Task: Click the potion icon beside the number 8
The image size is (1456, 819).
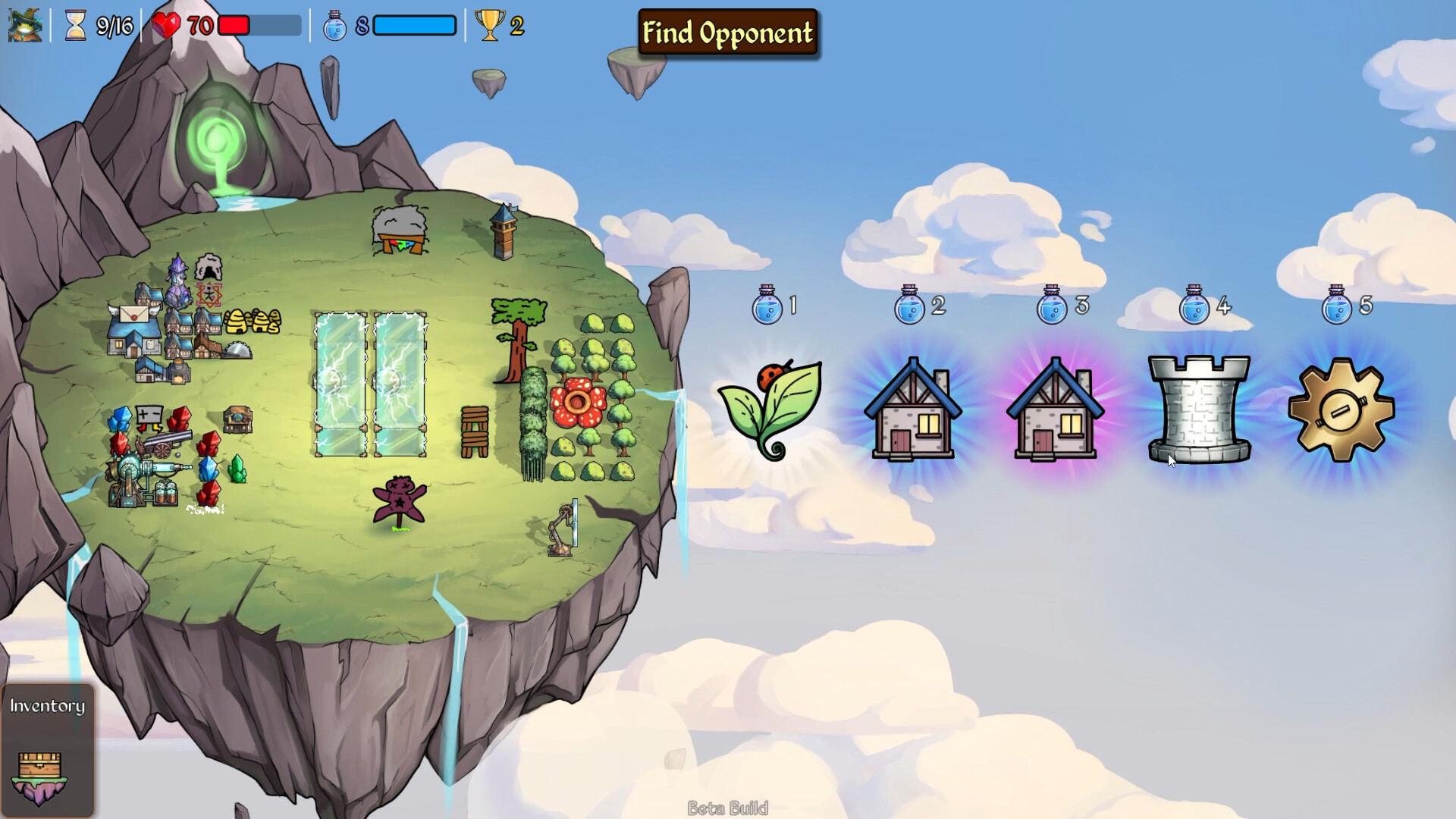Action: click(x=334, y=25)
